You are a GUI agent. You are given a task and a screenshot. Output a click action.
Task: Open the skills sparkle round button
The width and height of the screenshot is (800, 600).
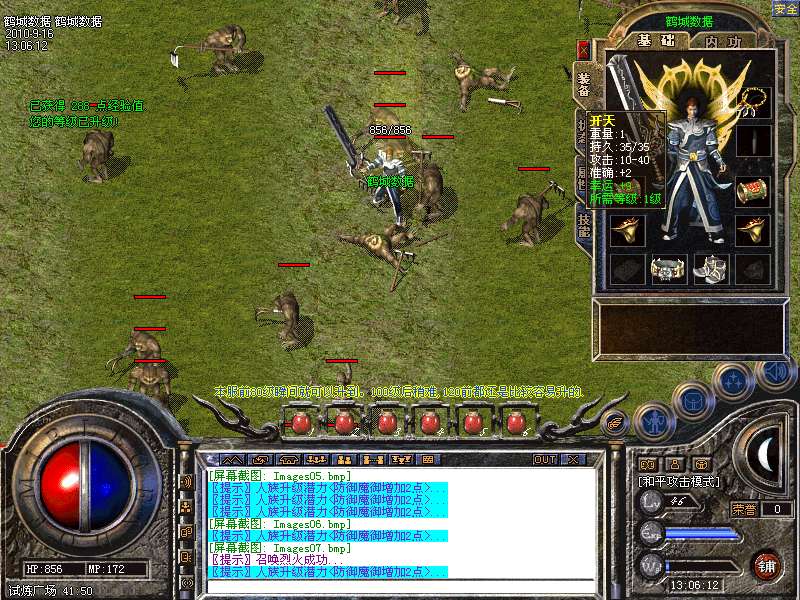pyautogui.click(x=734, y=381)
